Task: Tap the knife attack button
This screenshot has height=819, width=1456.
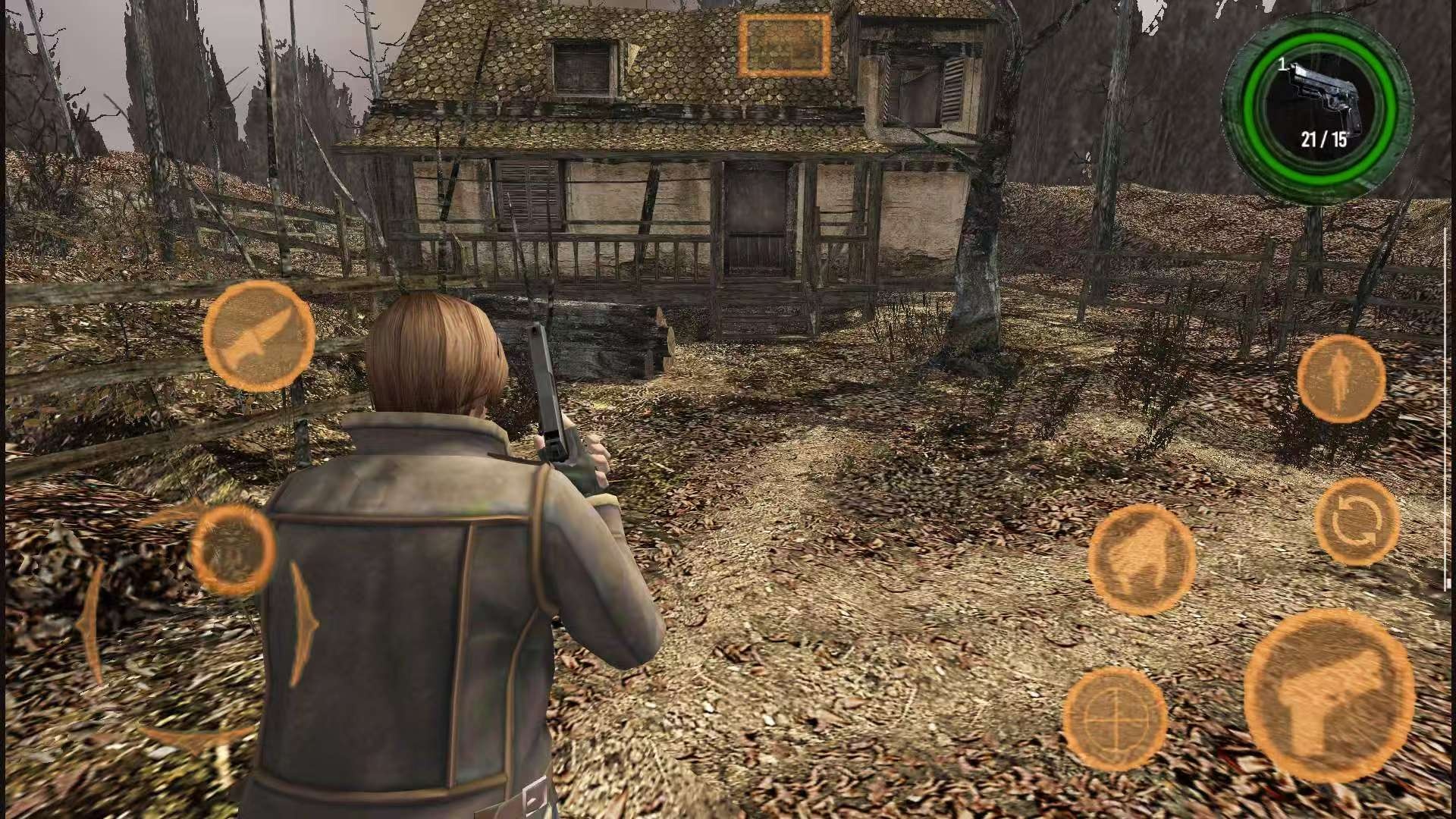Action: [x=259, y=336]
